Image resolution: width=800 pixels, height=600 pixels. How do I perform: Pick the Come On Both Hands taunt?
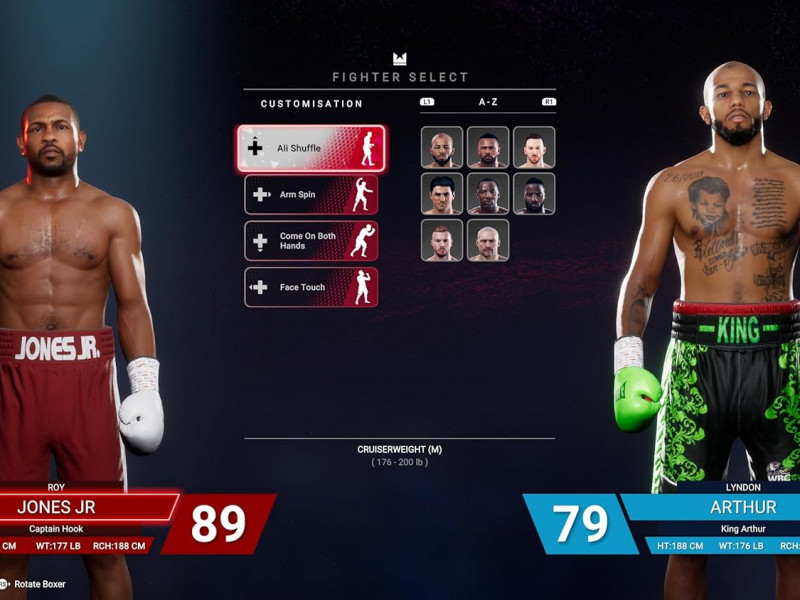point(311,241)
